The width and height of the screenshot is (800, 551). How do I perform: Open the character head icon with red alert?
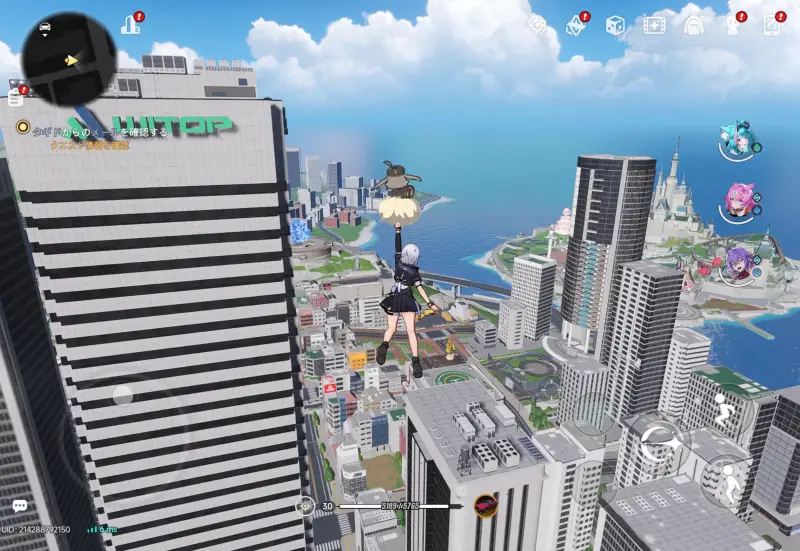tap(733, 24)
